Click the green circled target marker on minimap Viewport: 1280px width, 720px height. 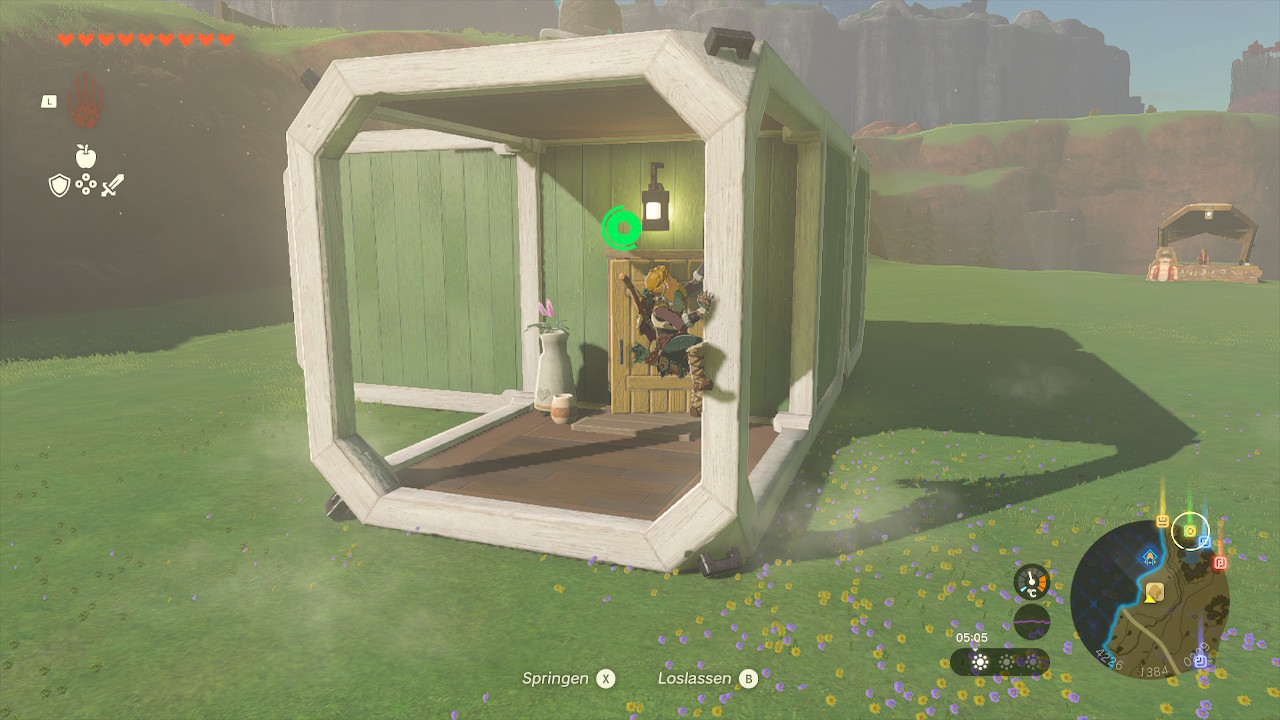[1190, 530]
